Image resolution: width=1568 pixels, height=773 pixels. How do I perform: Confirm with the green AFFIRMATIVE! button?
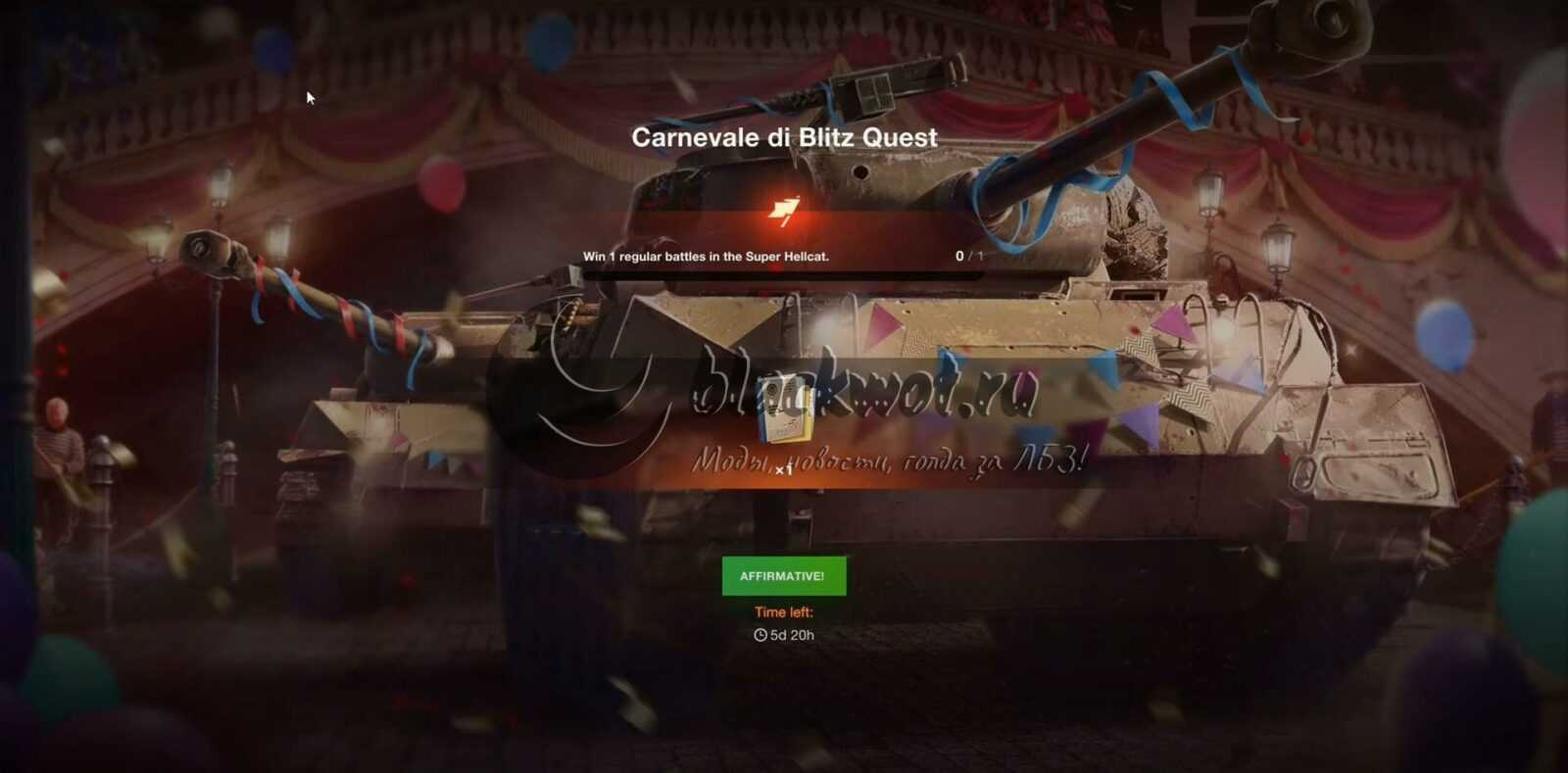[x=783, y=576]
